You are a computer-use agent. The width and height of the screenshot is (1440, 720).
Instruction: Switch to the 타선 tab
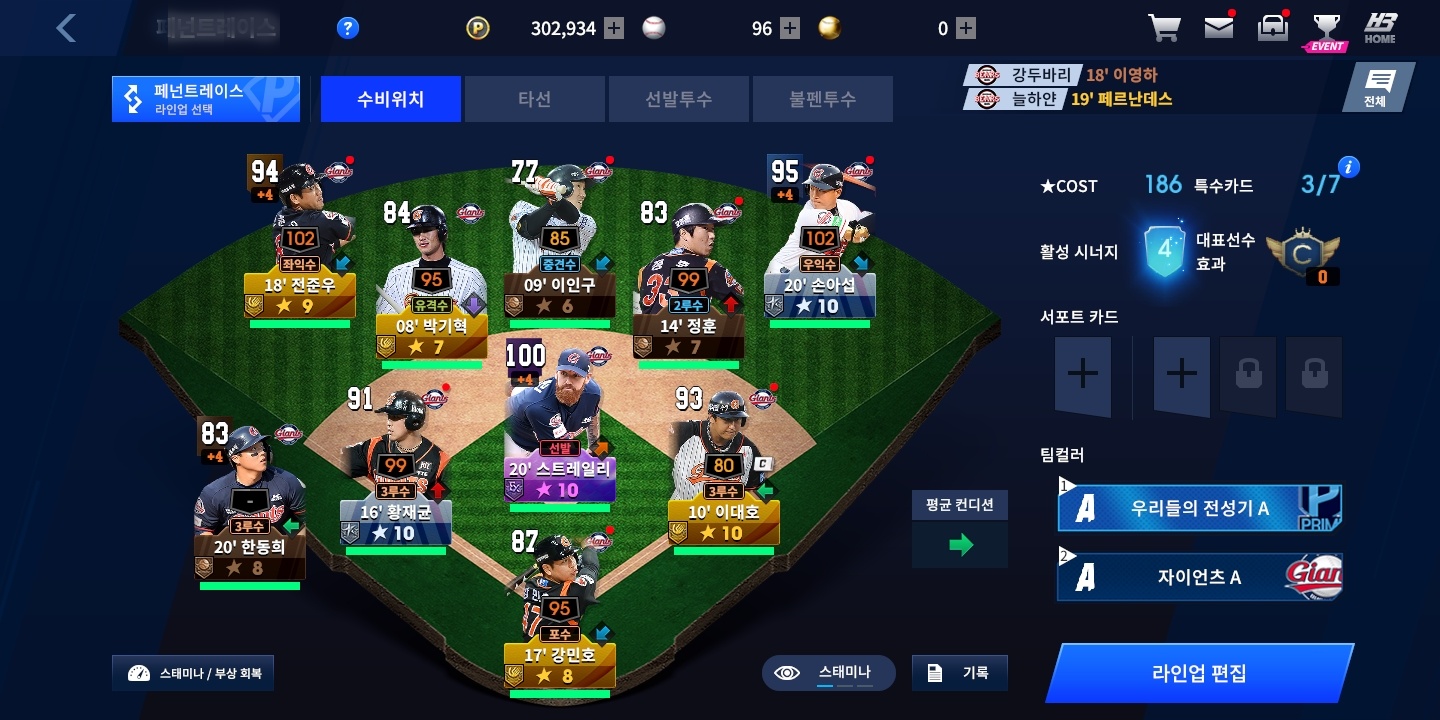(x=534, y=99)
